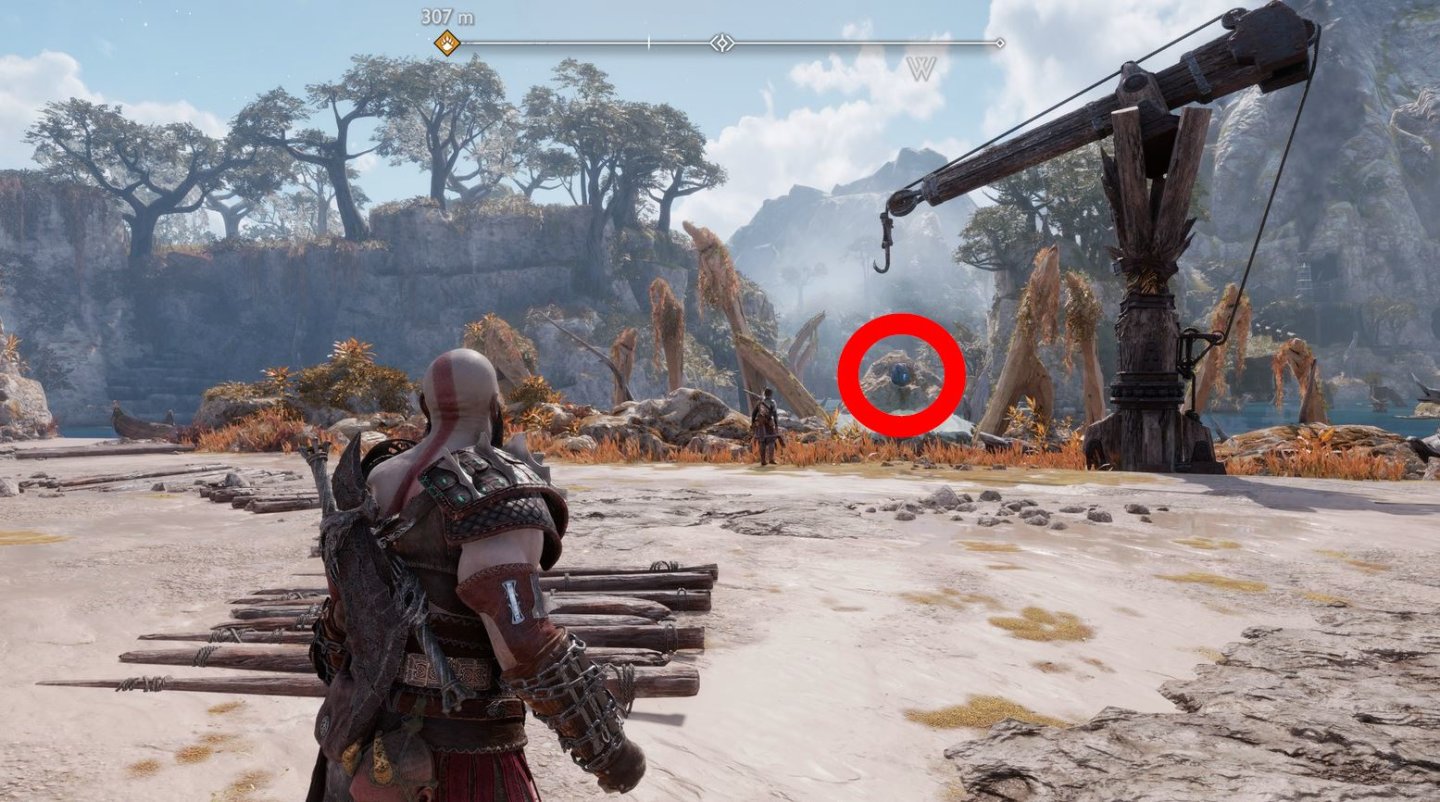1440x802 pixels.
Task: Select the compass center diamond marker
Action: click(x=722, y=41)
